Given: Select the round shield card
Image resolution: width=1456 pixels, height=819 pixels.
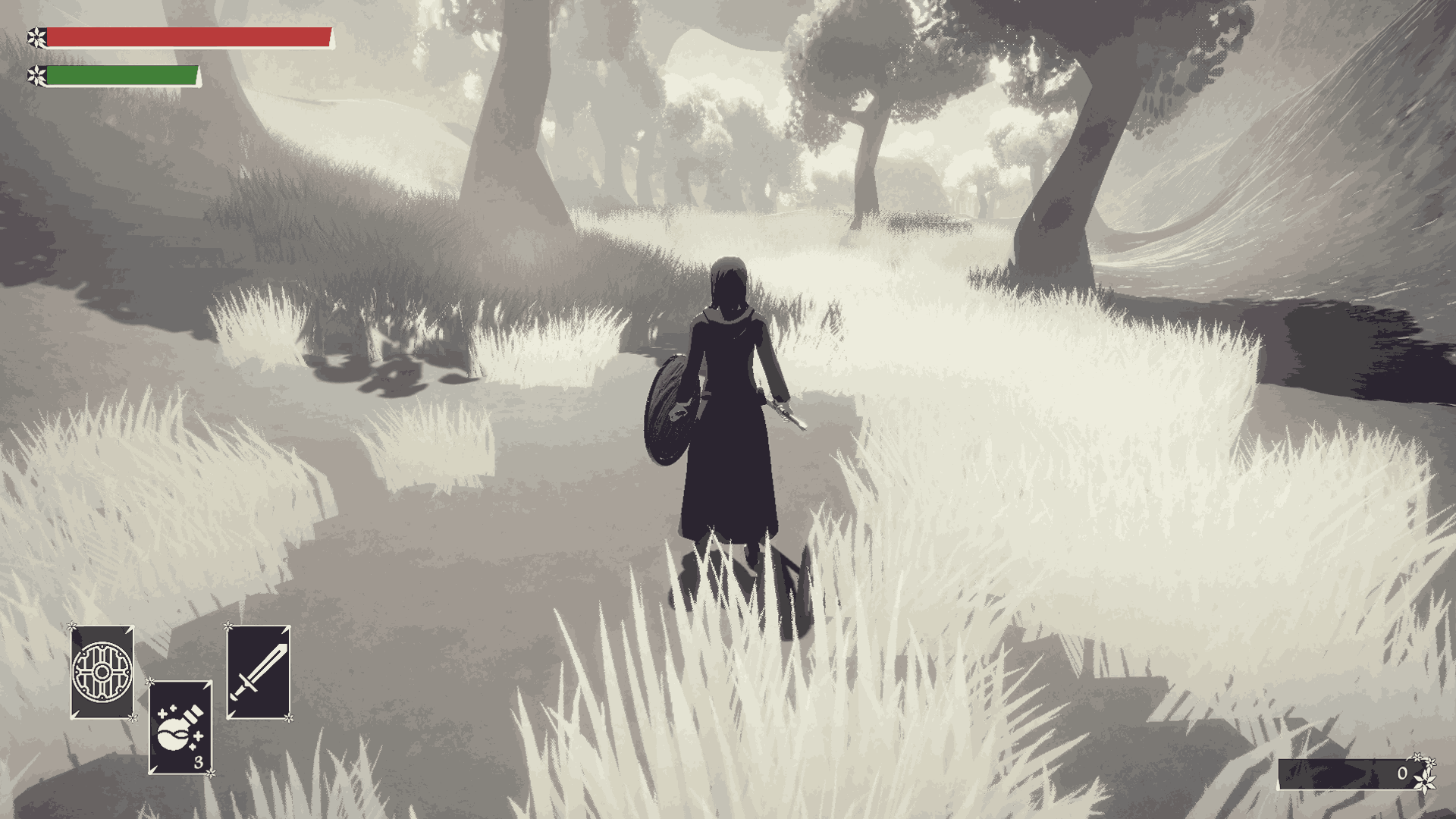Looking at the screenshot, I should point(102,672).
